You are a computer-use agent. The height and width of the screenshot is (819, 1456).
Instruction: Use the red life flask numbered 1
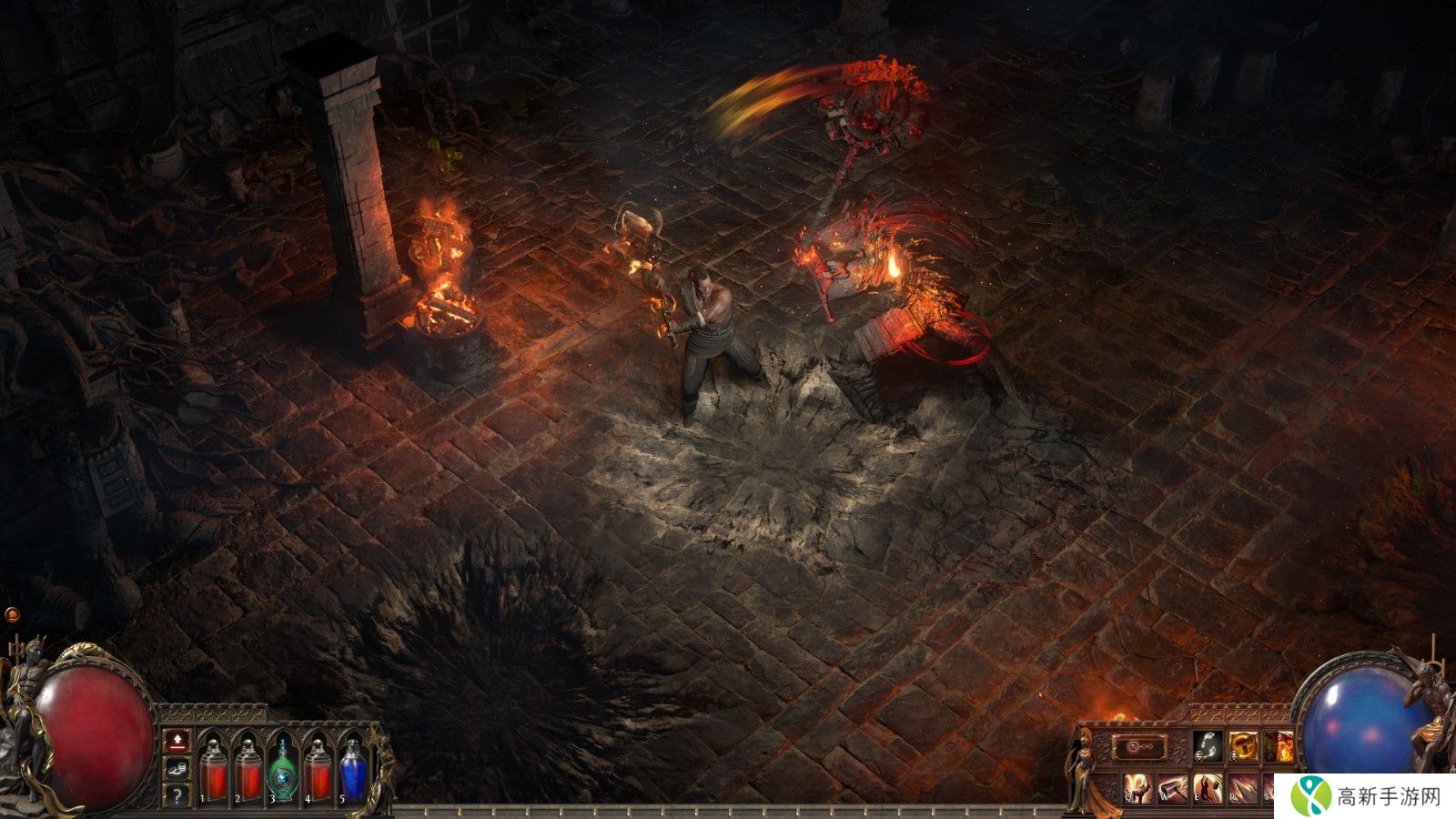point(214,773)
